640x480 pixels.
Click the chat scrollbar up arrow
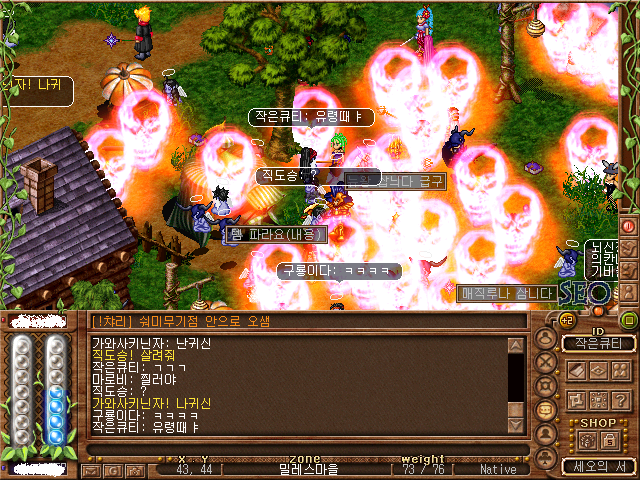[x=515, y=346]
